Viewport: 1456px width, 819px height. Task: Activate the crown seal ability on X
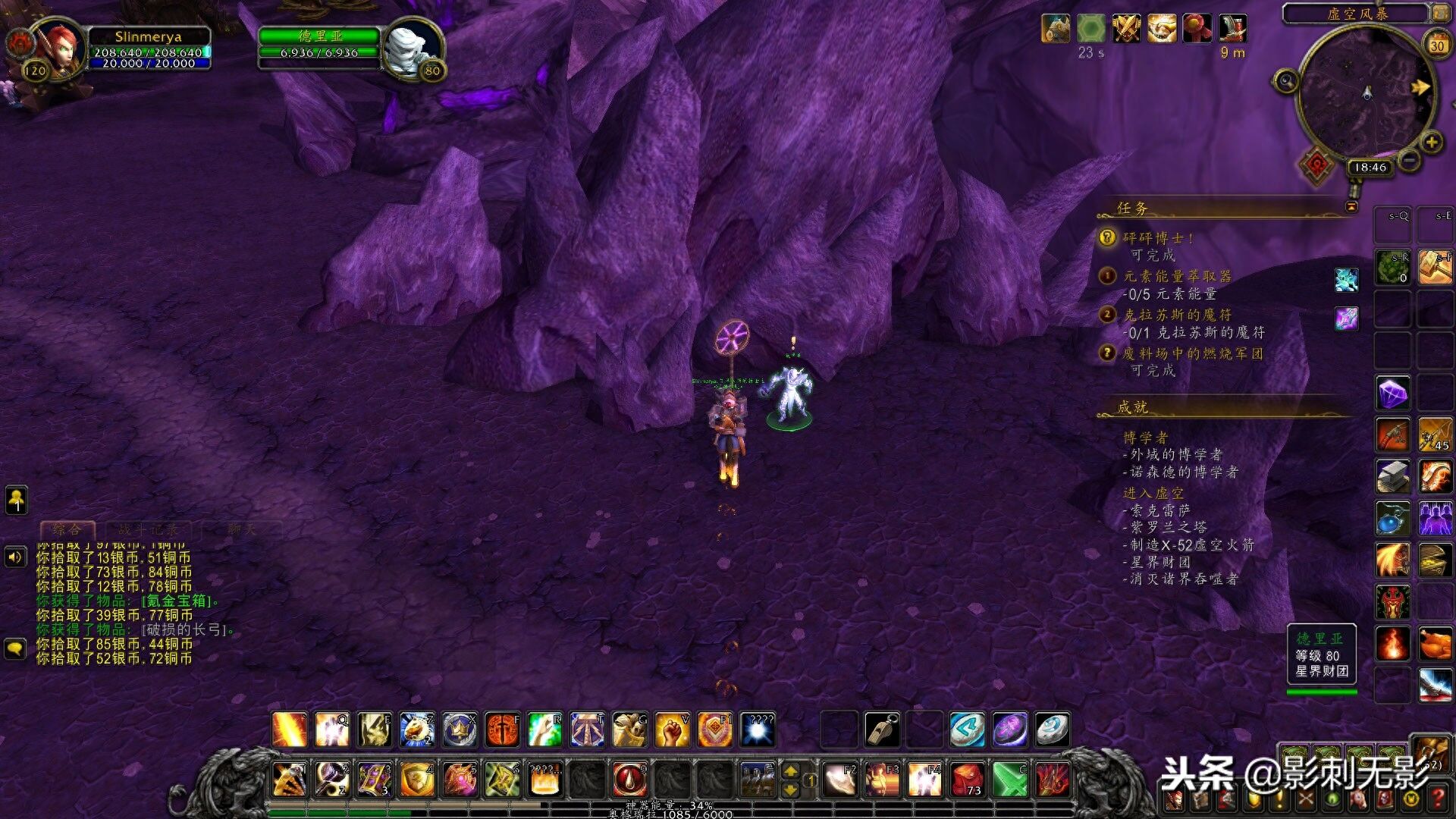(460, 730)
